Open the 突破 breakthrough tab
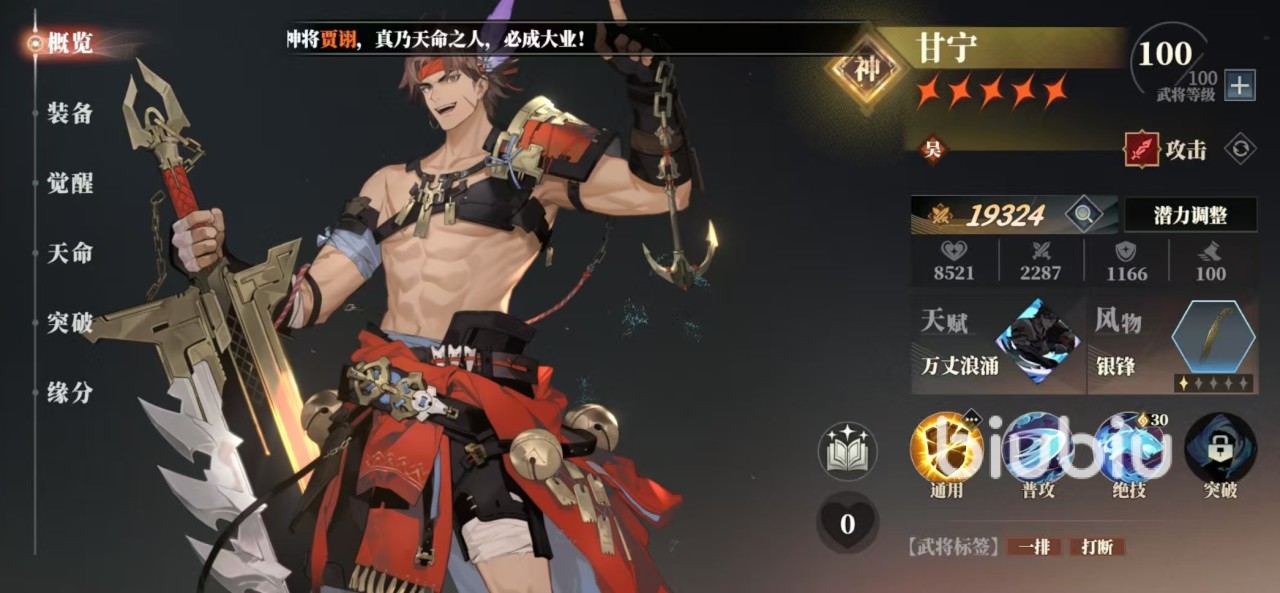This screenshot has width=1280, height=593. (x=70, y=323)
